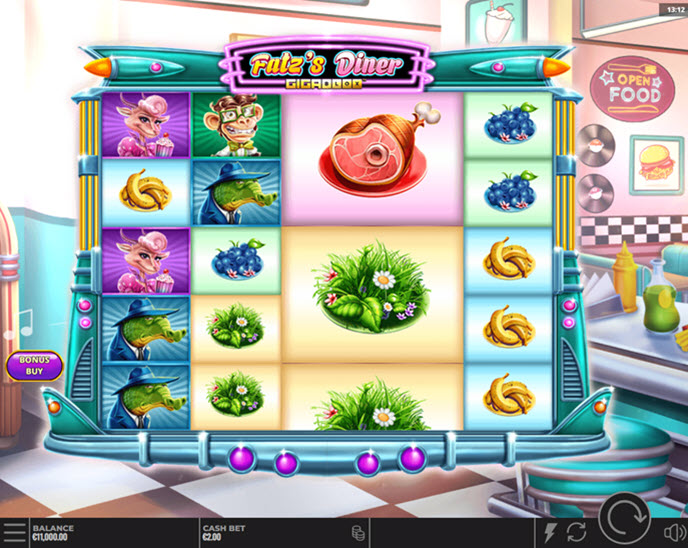Mute sound using the speaker icon

[x=673, y=532]
